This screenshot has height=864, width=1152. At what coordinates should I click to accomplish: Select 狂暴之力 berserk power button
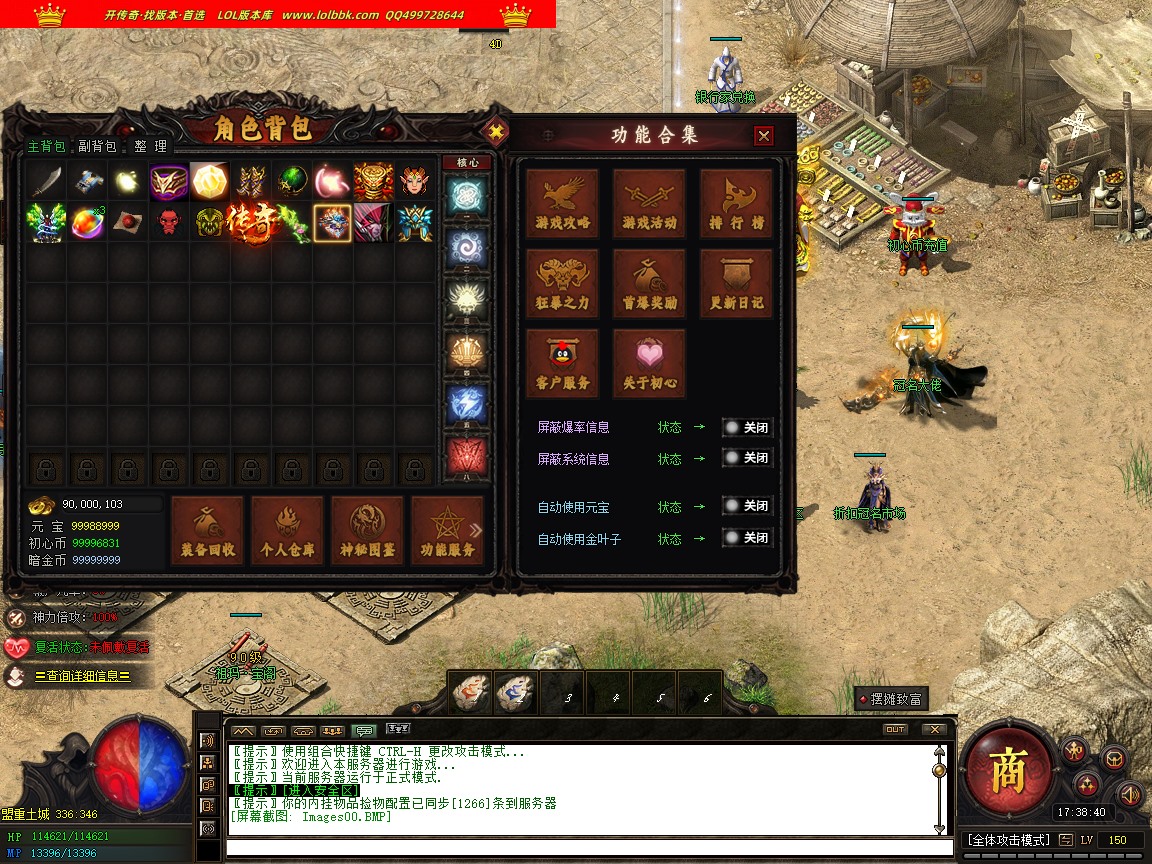click(563, 283)
